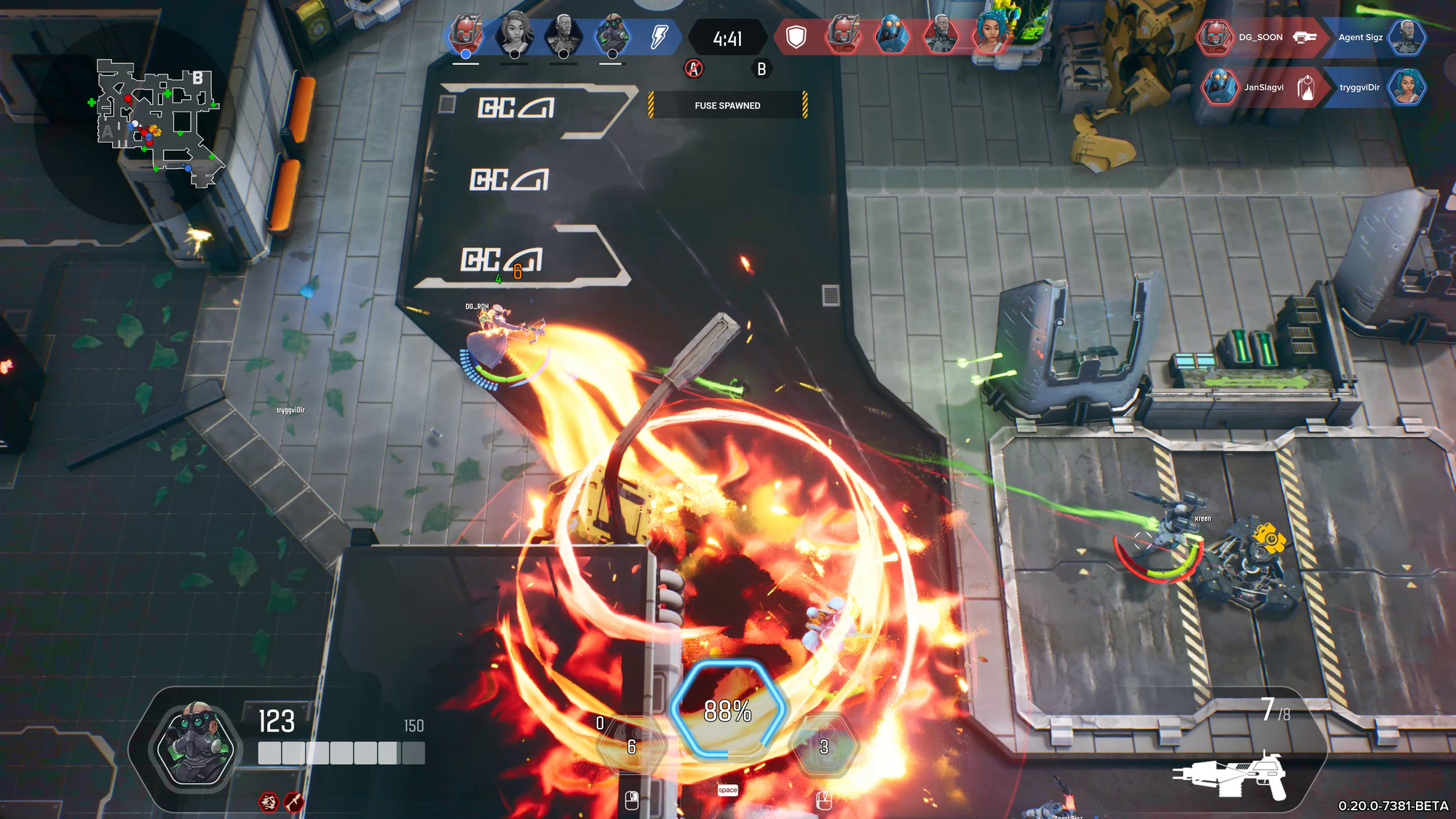
Task: Select the DG_SOON kill feed entry
Action: (x=1260, y=37)
